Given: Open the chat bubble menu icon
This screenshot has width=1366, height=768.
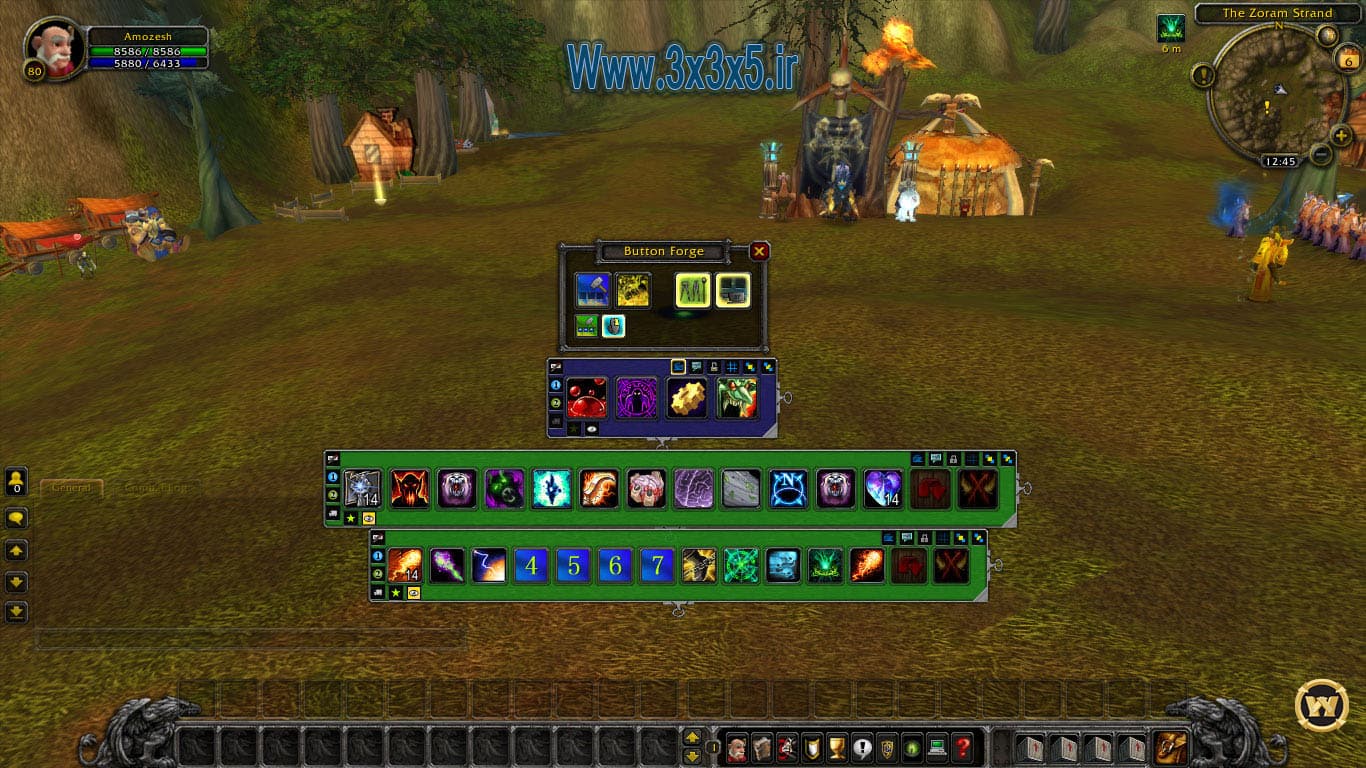Looking at the screenshot, I should [15, 516].
